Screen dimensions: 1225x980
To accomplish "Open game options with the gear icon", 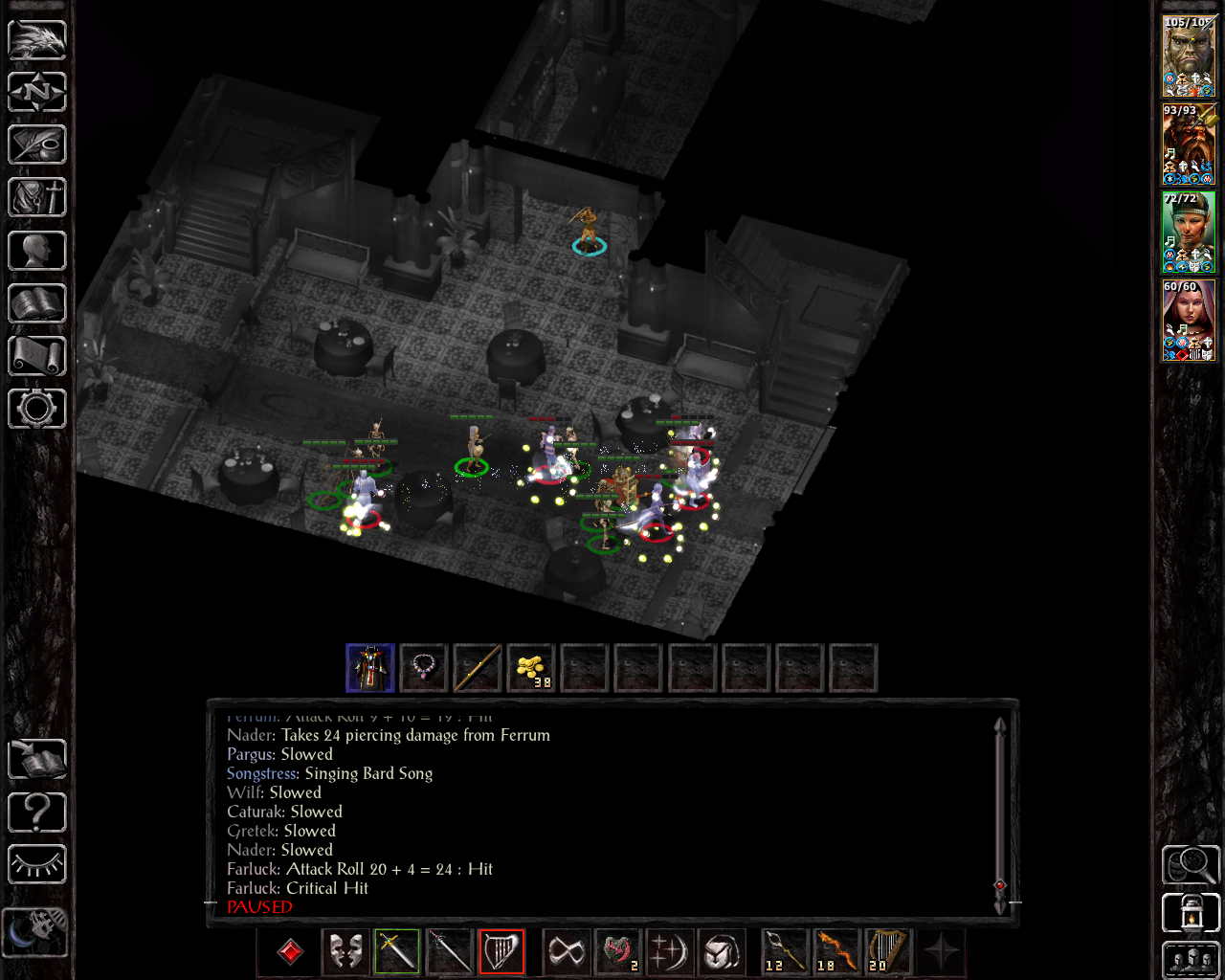I will pos(36,409).
